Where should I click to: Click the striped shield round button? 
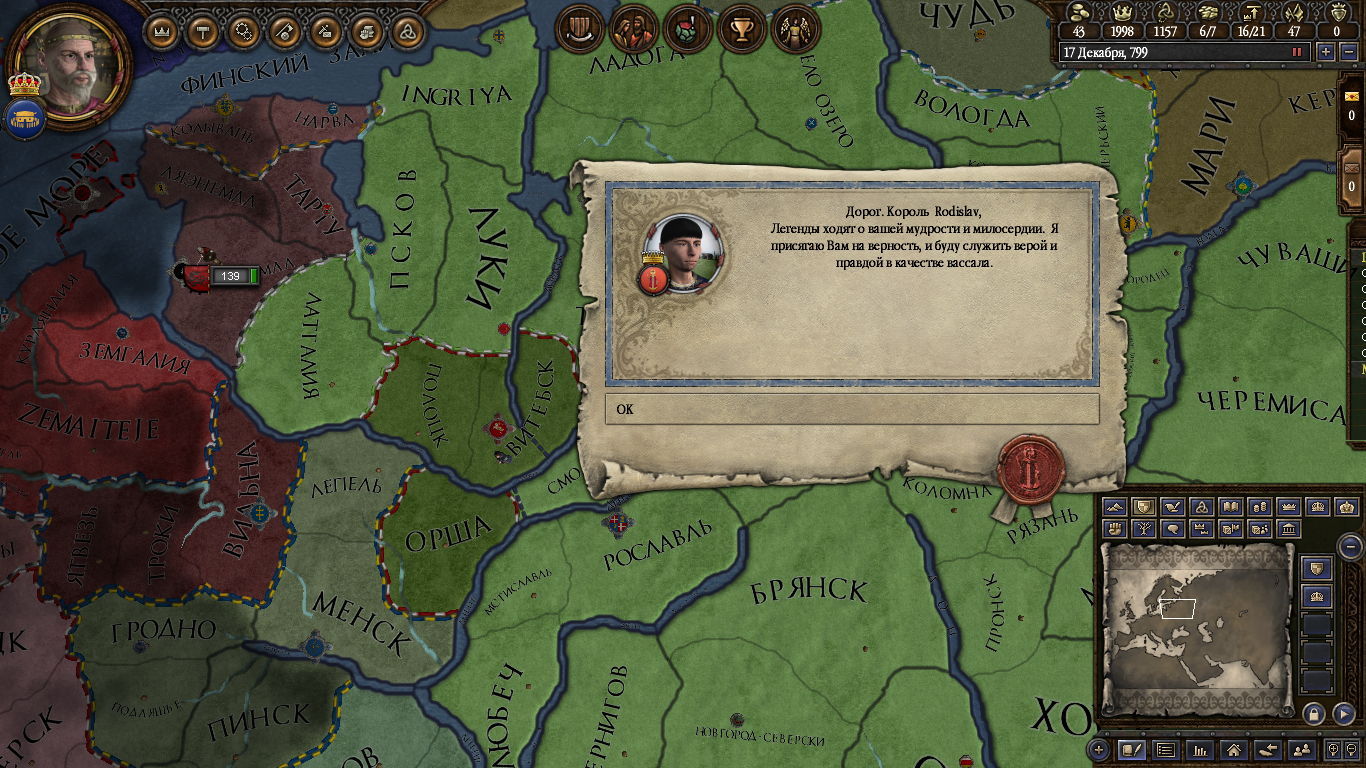(578, 29)
